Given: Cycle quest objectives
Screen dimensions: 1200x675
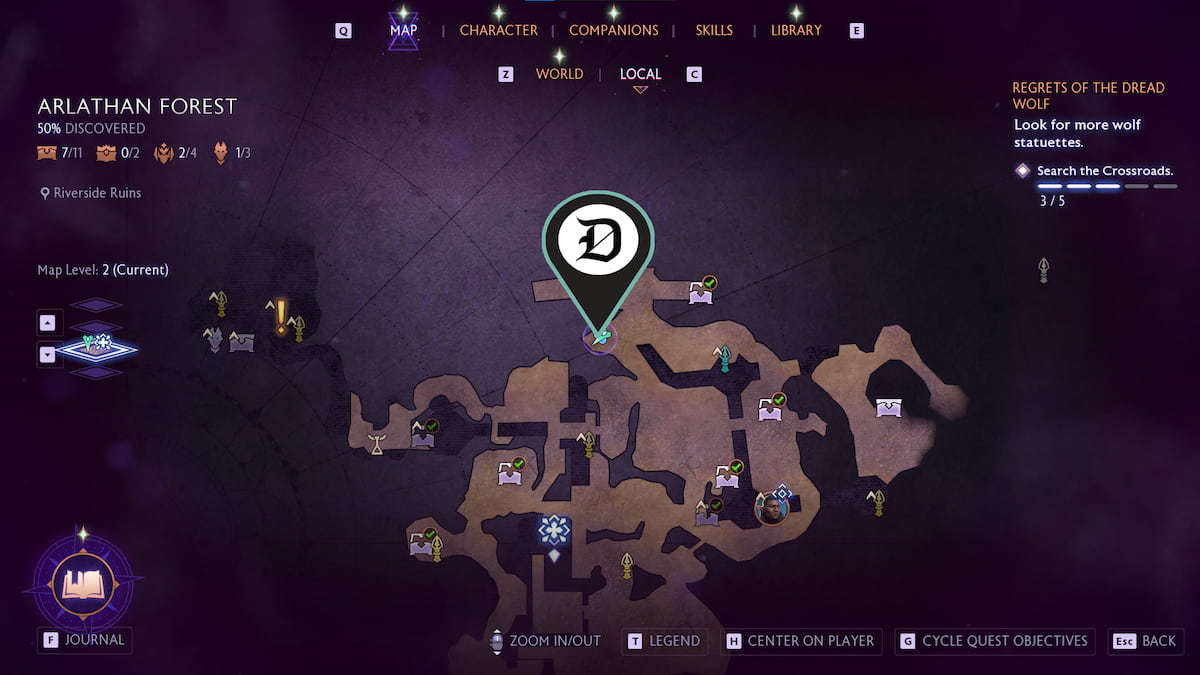Looking at the screenshot, I should click(994, 641).
